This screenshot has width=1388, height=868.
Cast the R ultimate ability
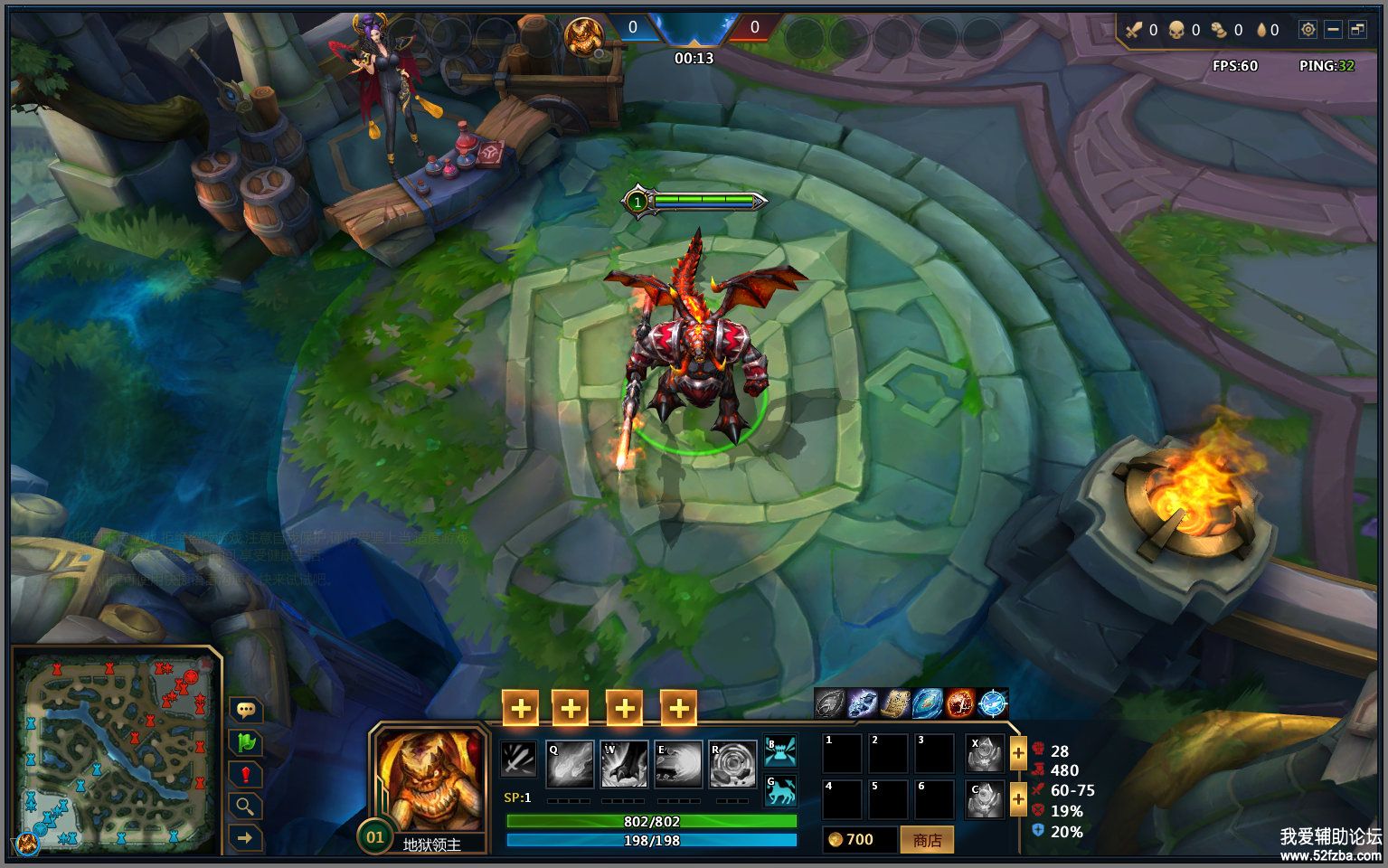[x=732, y=765]
